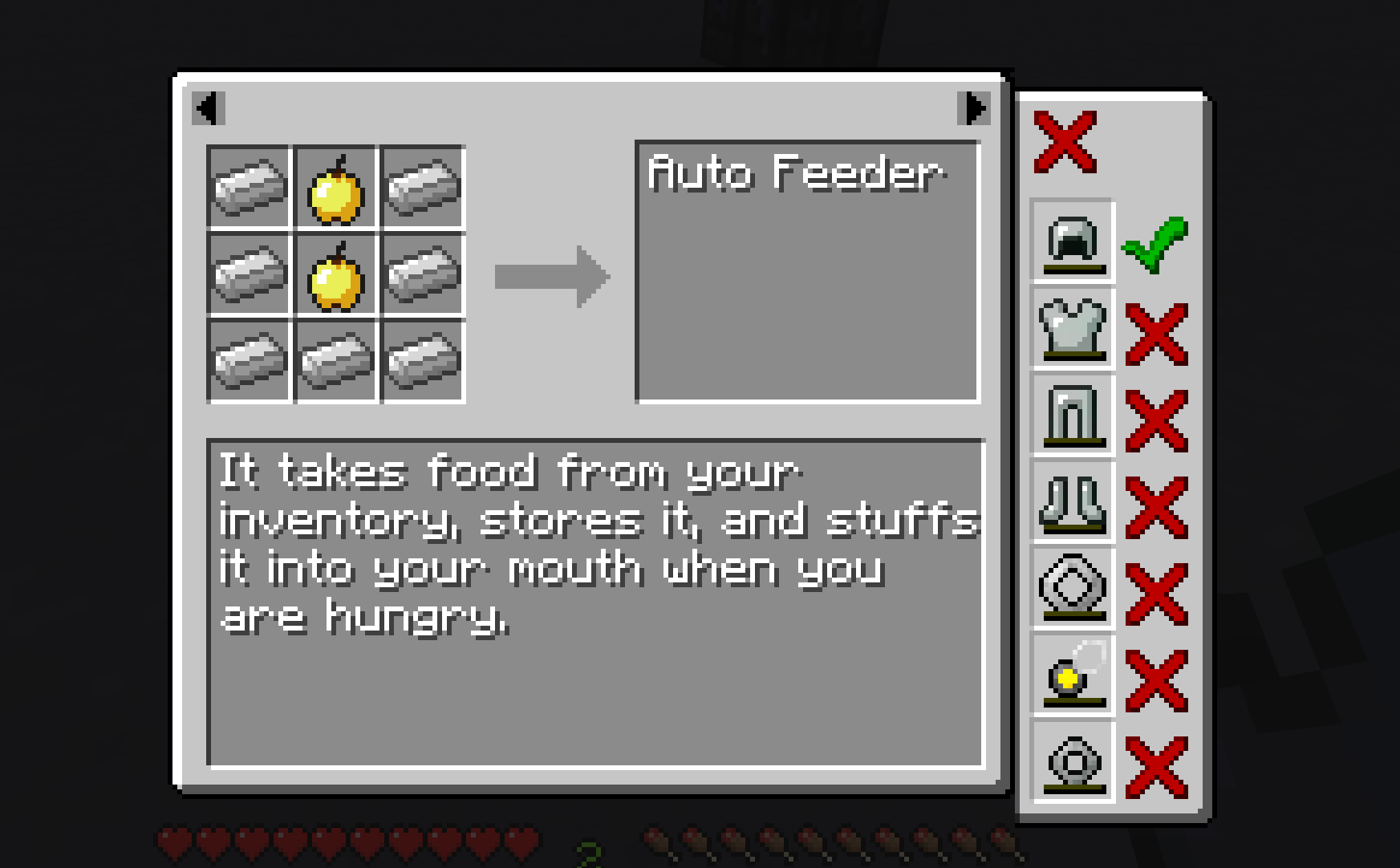Select the yellow orb gadget slot icon
Screen dimensions: 1400x868
click(1073, 675)
